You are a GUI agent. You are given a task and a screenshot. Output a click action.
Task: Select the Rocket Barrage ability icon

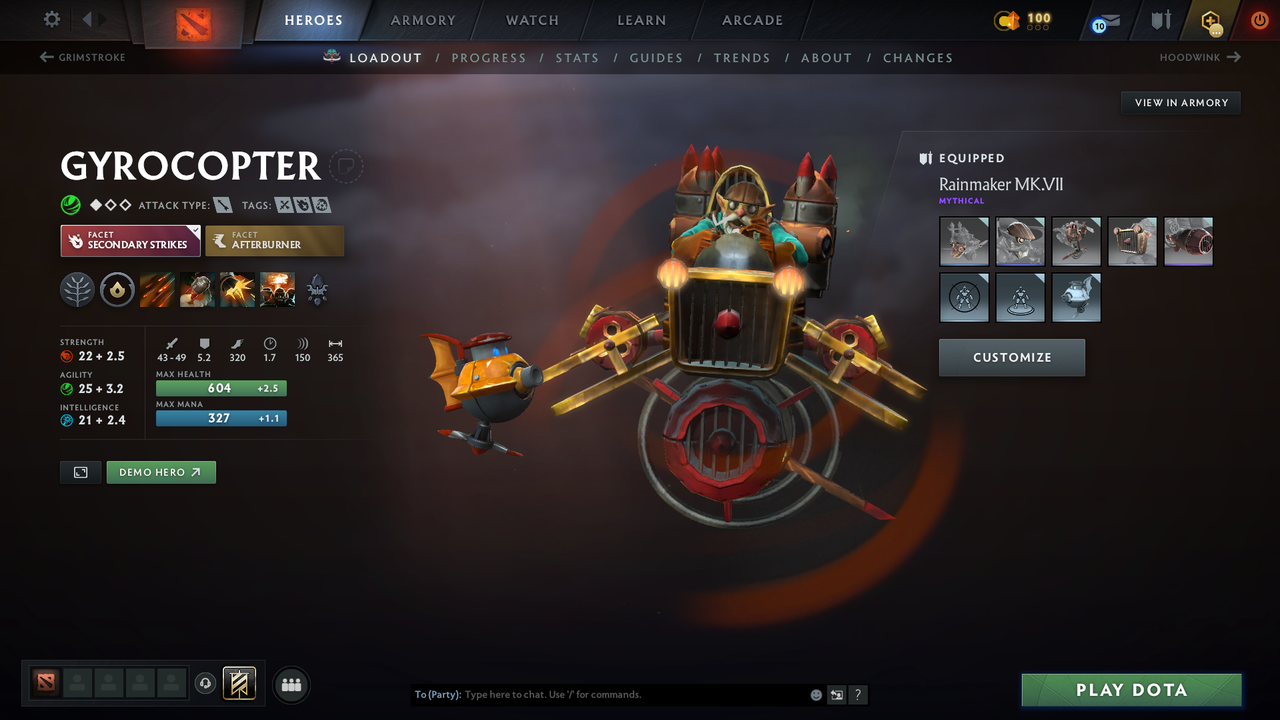(157, 290)
